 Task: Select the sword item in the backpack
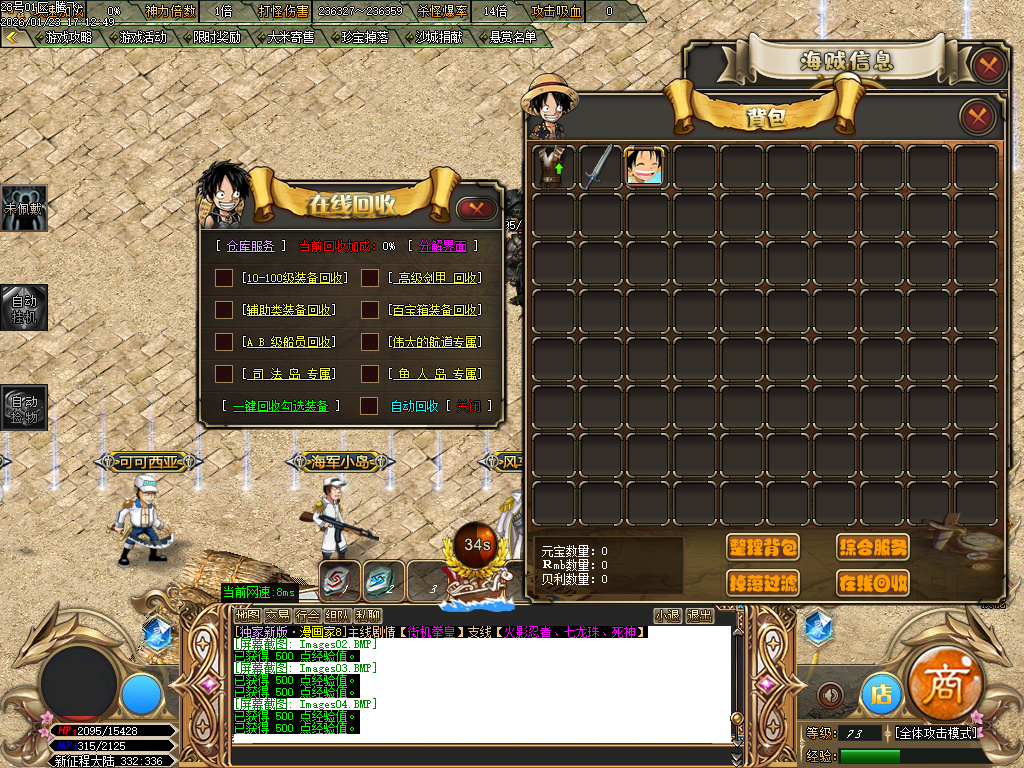[x=598, y=166]
